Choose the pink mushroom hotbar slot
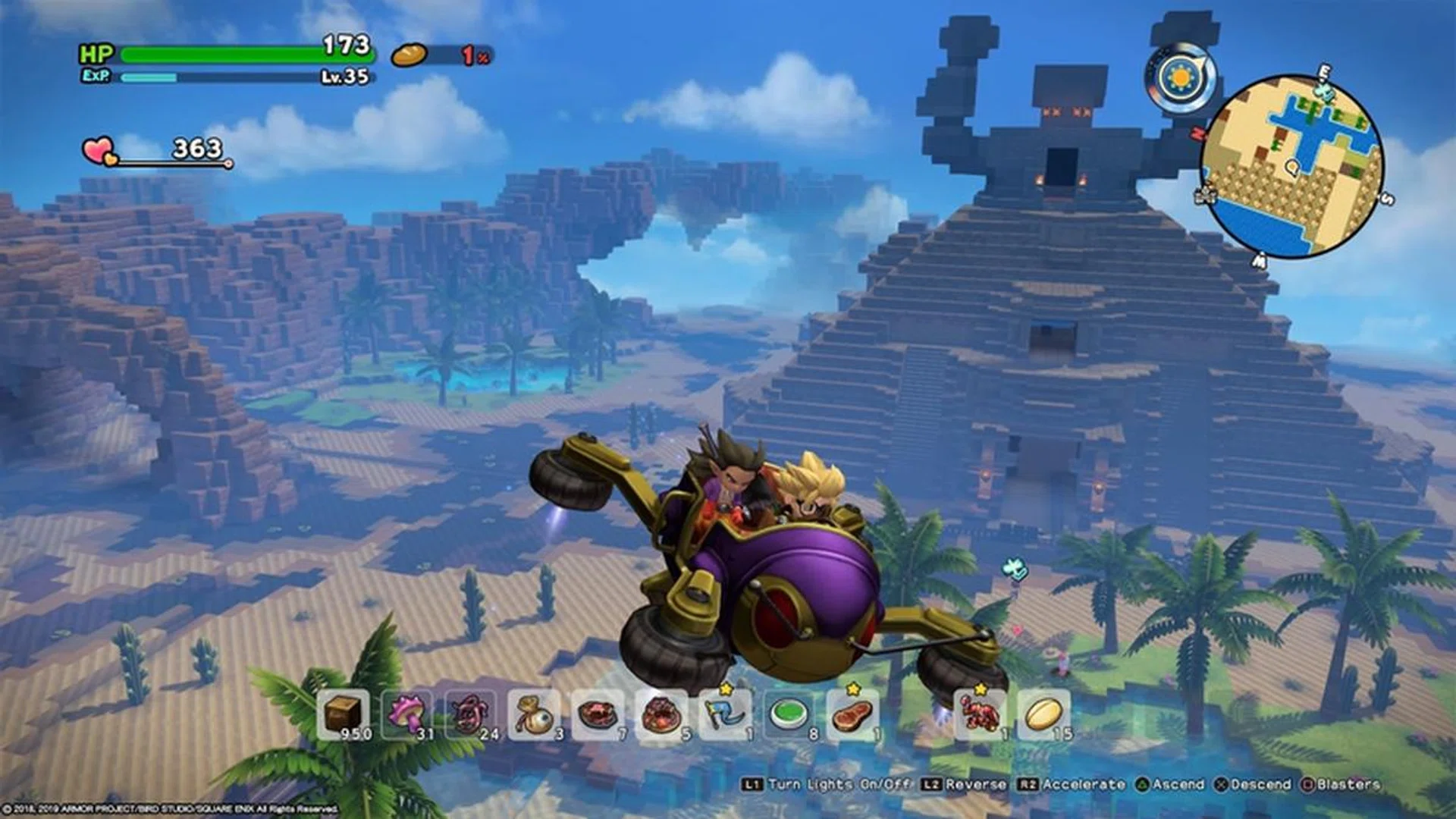 [x=407, y=714]
